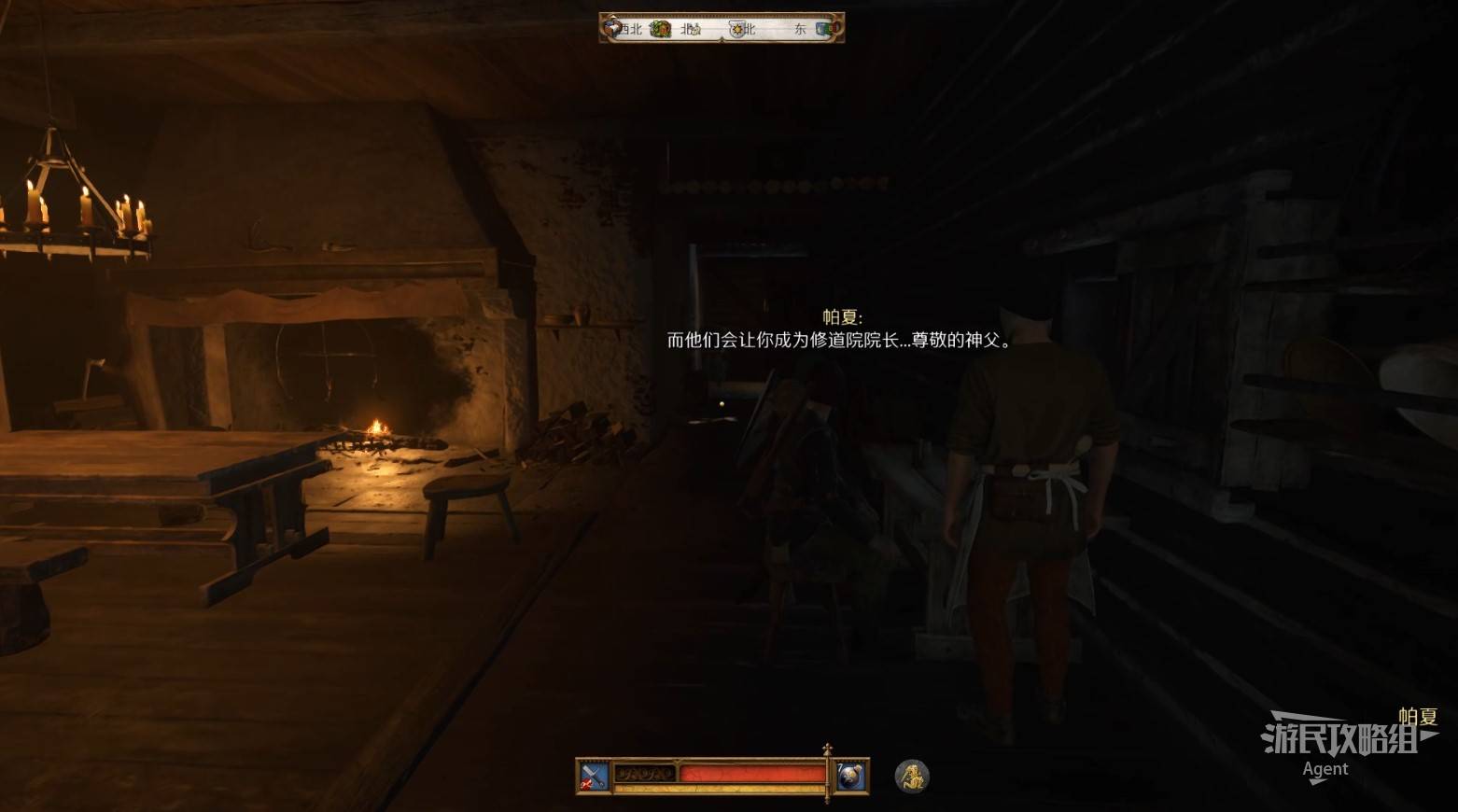The image size is (1458, 812).
Task: Click the small quest icon beside the 北 label
Action: click(695, 30)
